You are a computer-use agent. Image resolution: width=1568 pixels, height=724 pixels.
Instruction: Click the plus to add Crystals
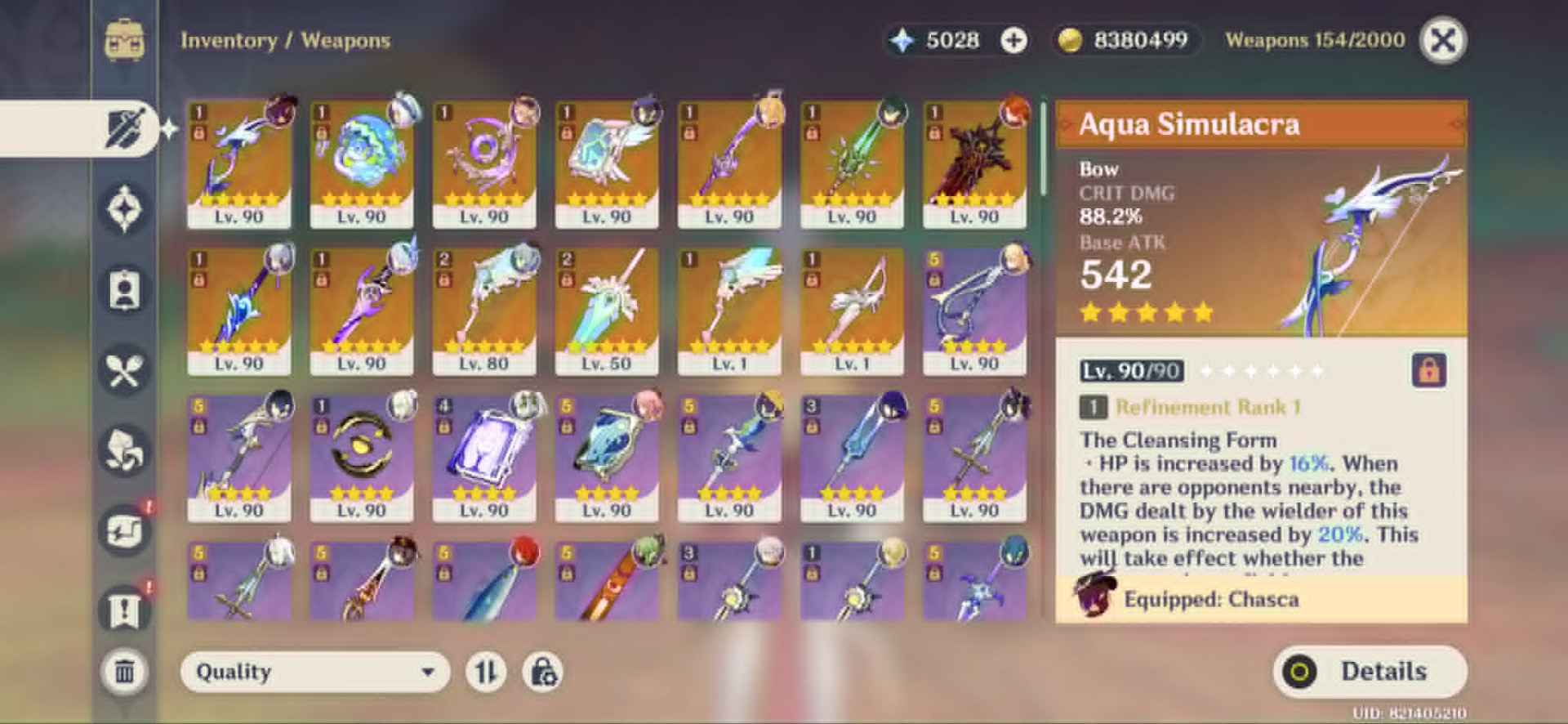[1014, 39]
